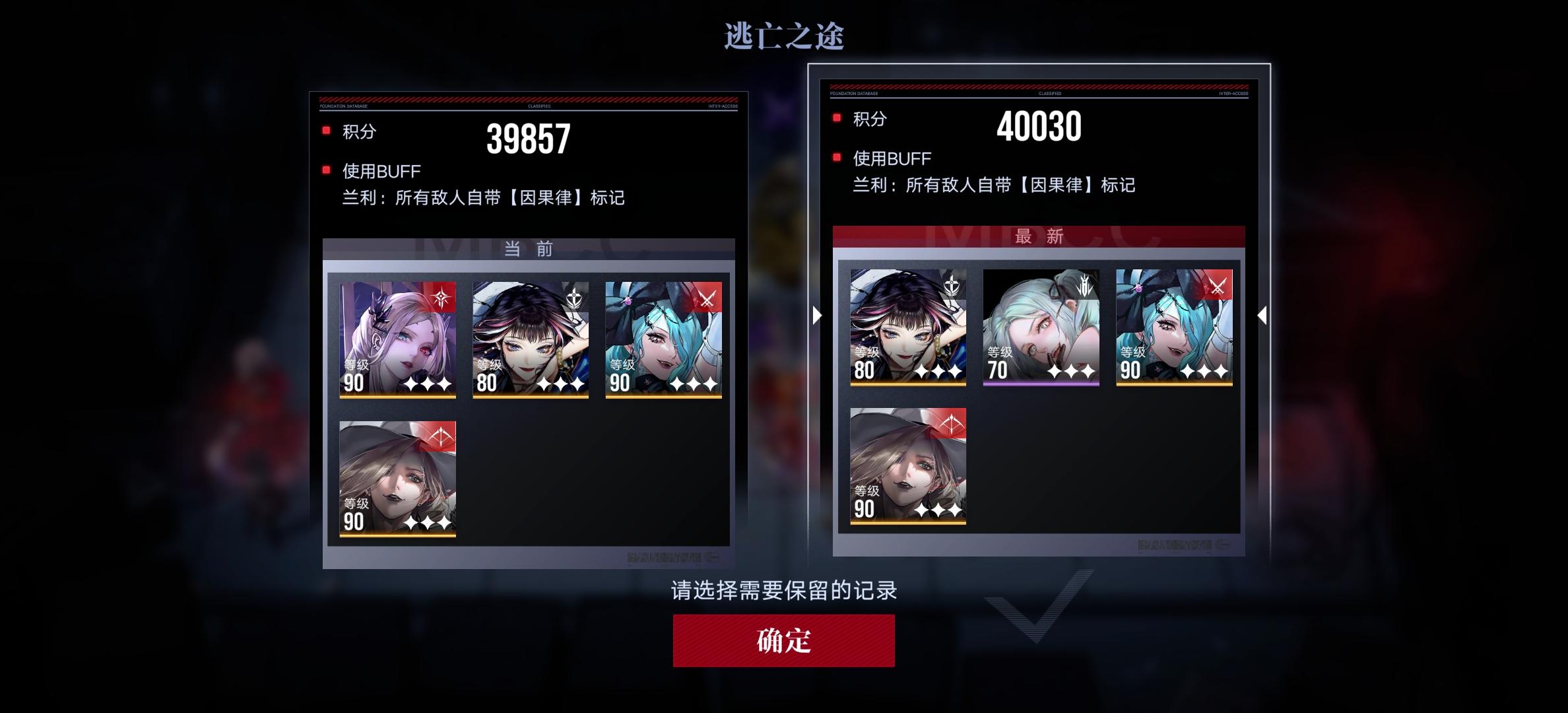Viewport: 1568px width, 713px height.
Task: Toggle the red marker beside 使用BUFF
Action: click(x=325, y=170)
